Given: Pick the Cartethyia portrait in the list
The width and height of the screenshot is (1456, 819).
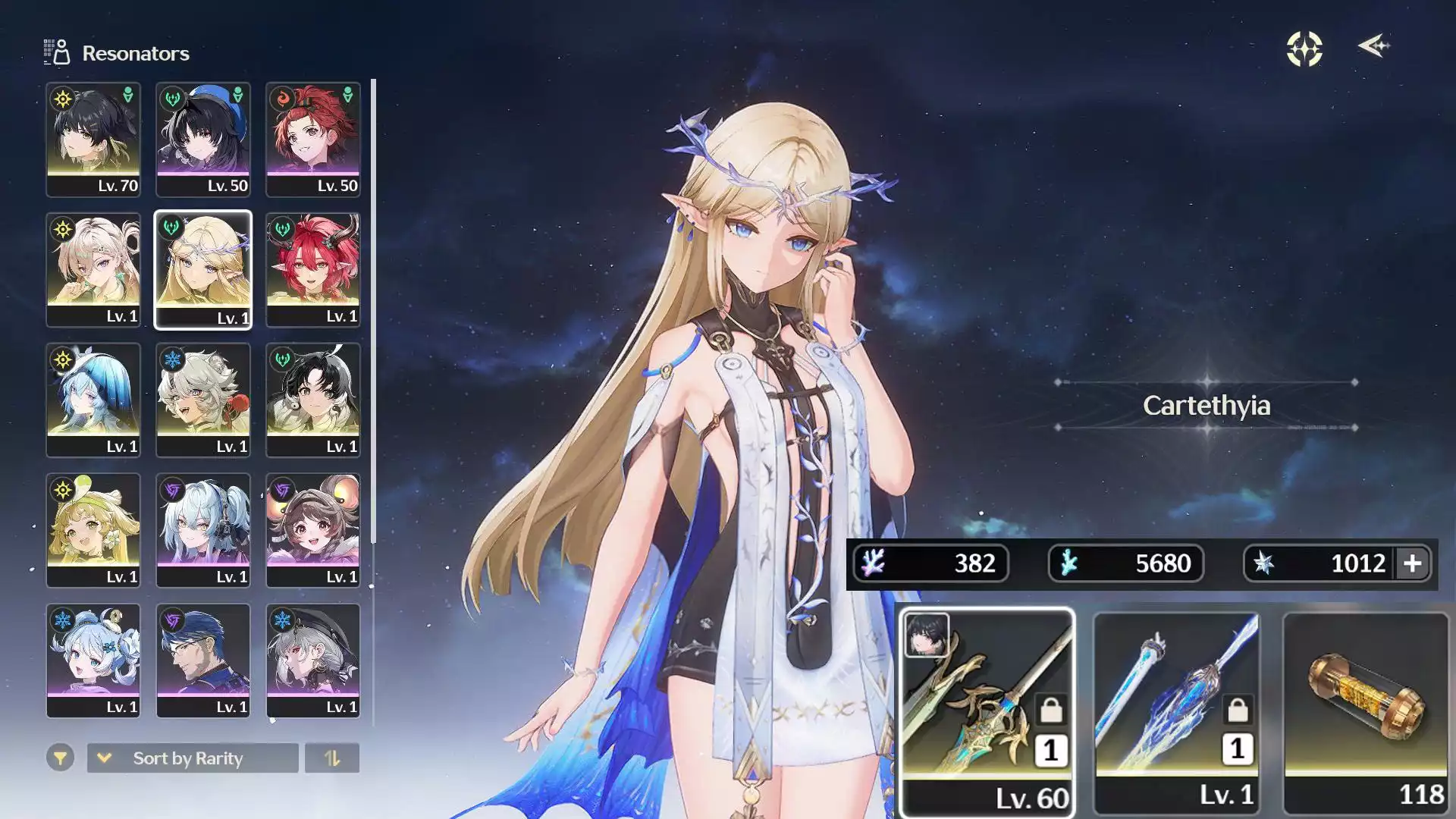Looking at the screenshot, I should pos(202,269).
